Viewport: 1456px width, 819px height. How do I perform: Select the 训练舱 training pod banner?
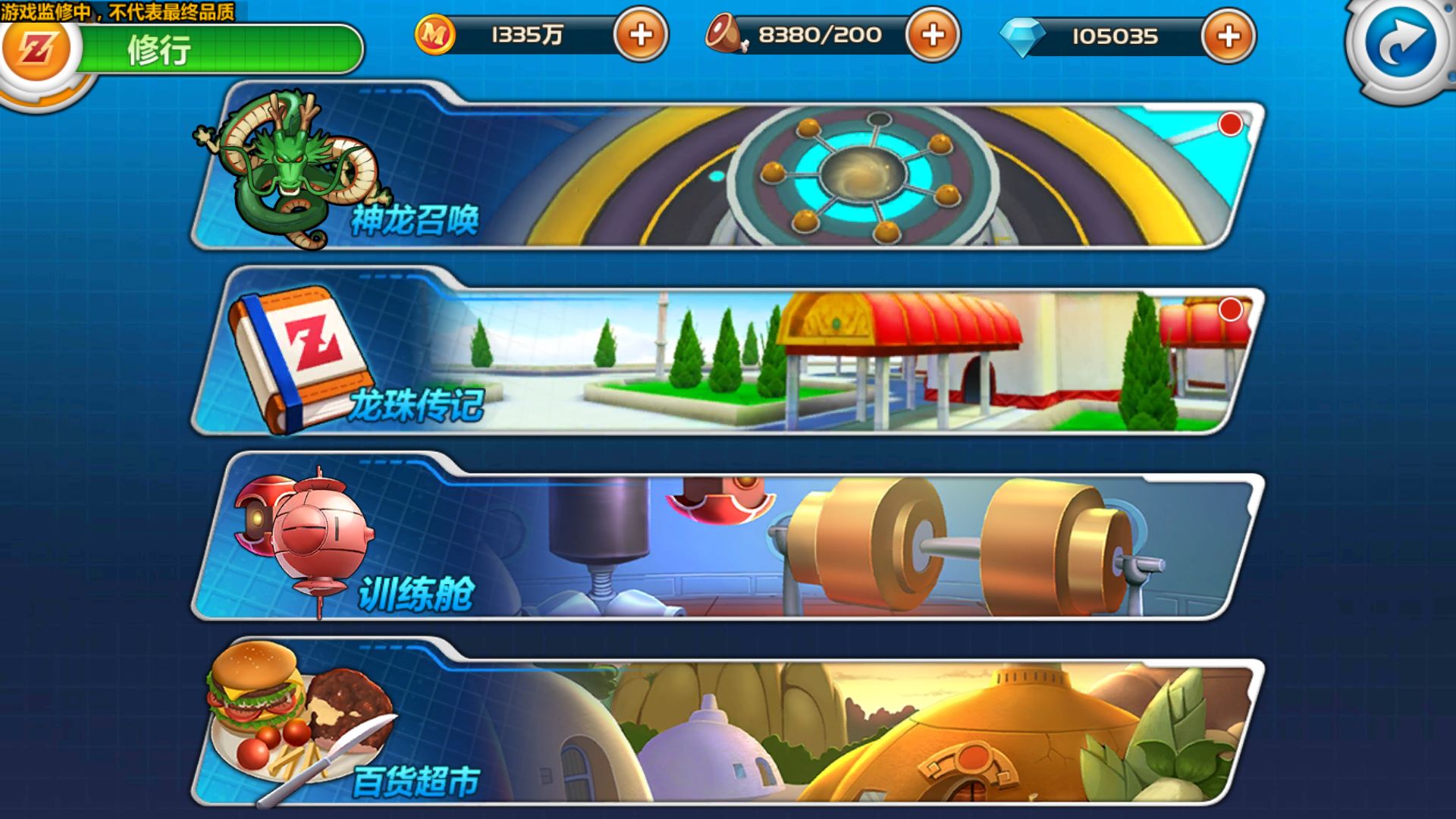coord(728,543)
